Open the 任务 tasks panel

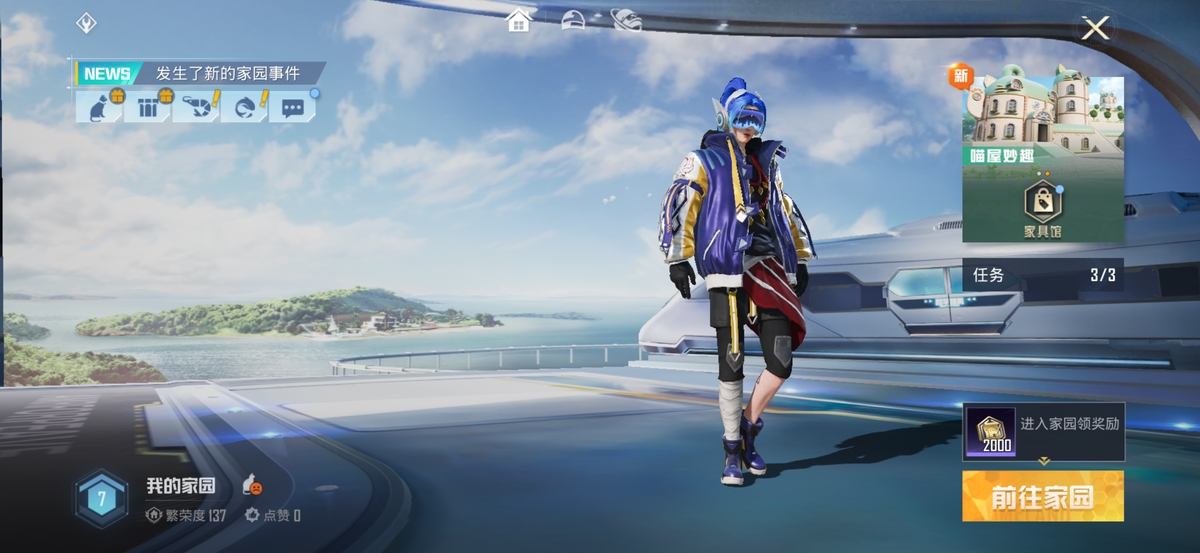click(1042, 275)
